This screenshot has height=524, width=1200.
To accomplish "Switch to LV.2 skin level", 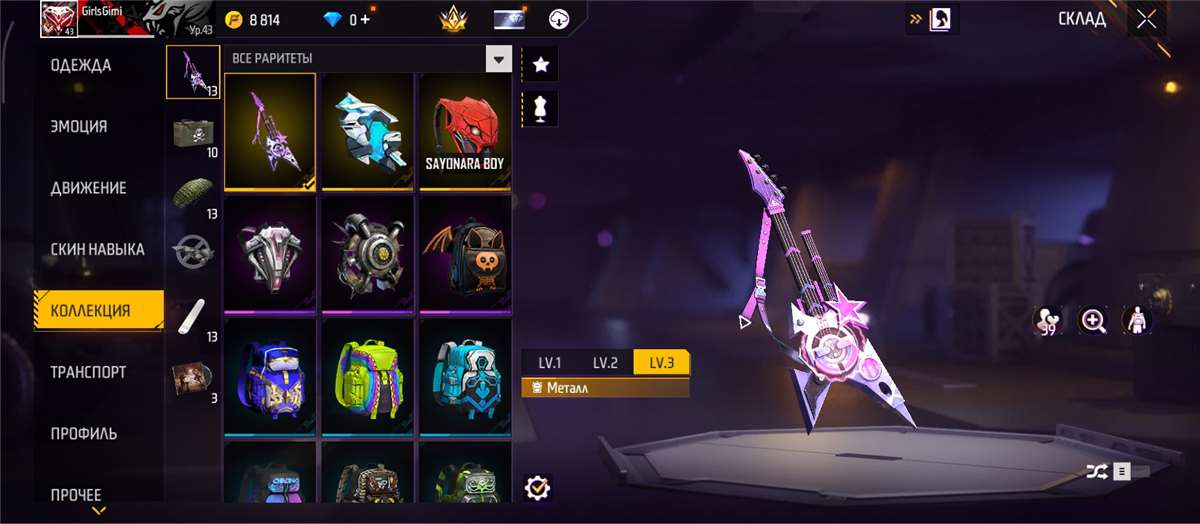I will point(605,363).
